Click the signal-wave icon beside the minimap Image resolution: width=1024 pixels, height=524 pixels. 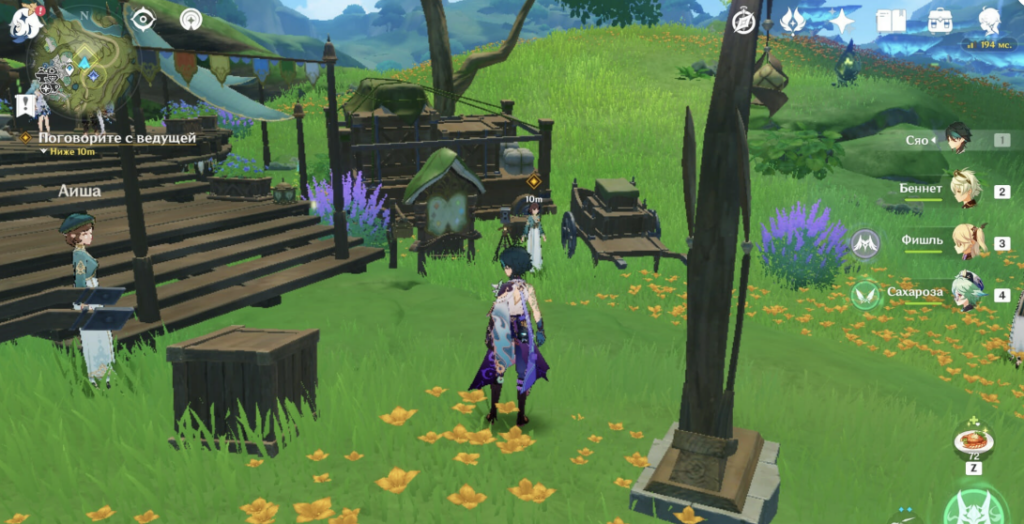pyautogui.click(x=191, y=19)
